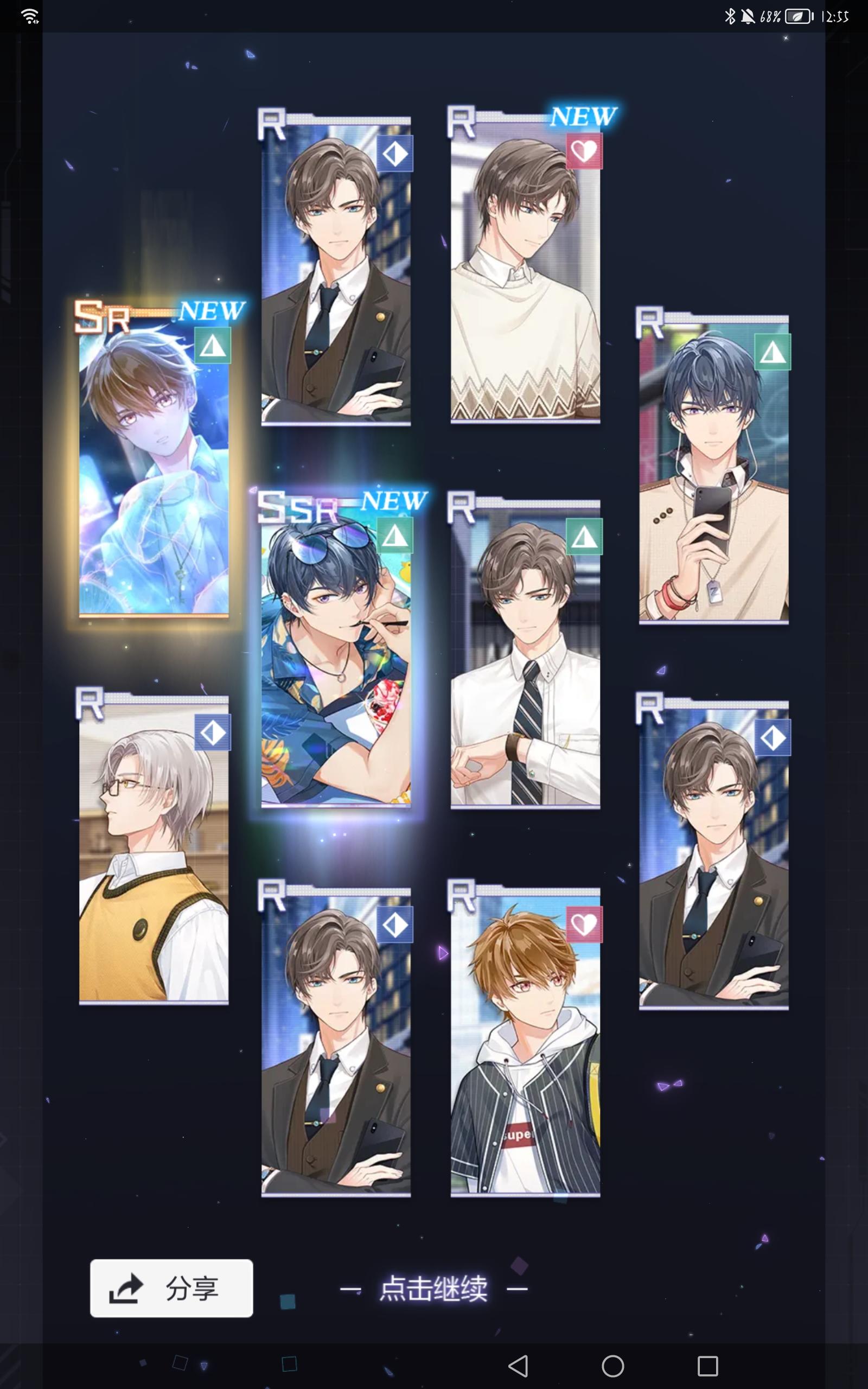The width and height of the screenshot is (868, 1389).
Task: Tap the NEW badge on the SR card
Action: [x=213, y=311]
